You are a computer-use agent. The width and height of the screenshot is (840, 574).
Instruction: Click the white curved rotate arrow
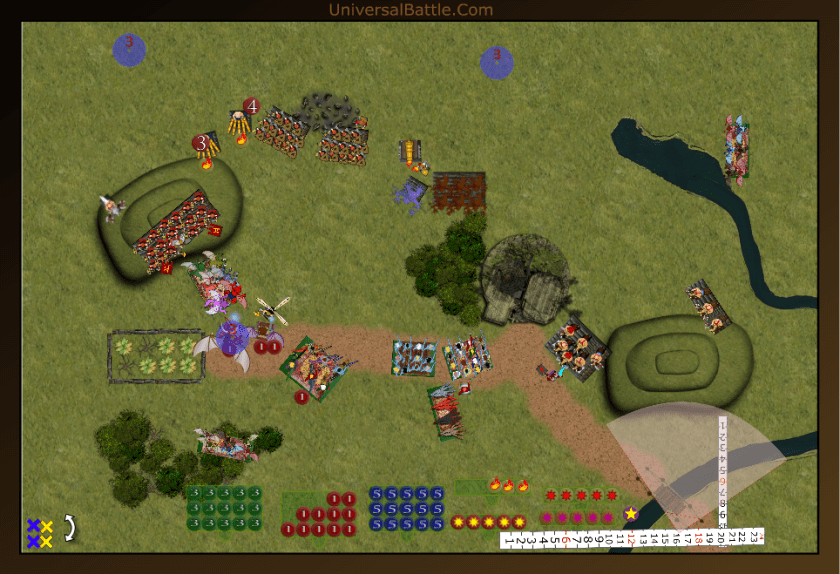tap(70, 526)
